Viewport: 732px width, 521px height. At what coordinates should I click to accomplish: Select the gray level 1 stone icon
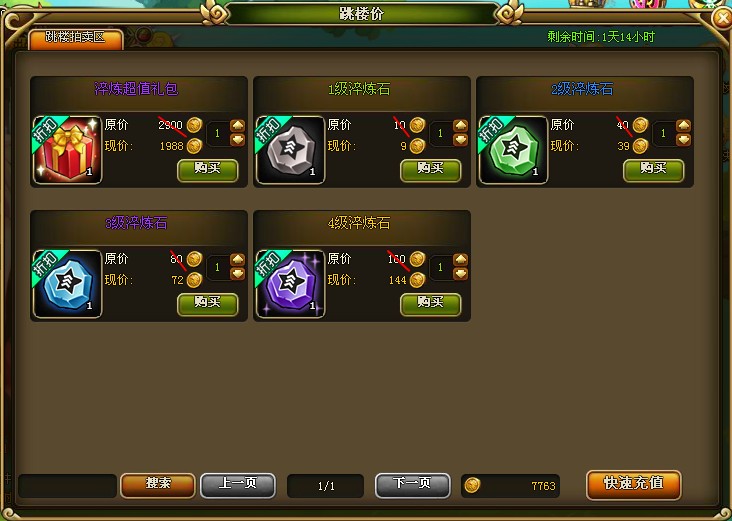click(x=290, y=150)
